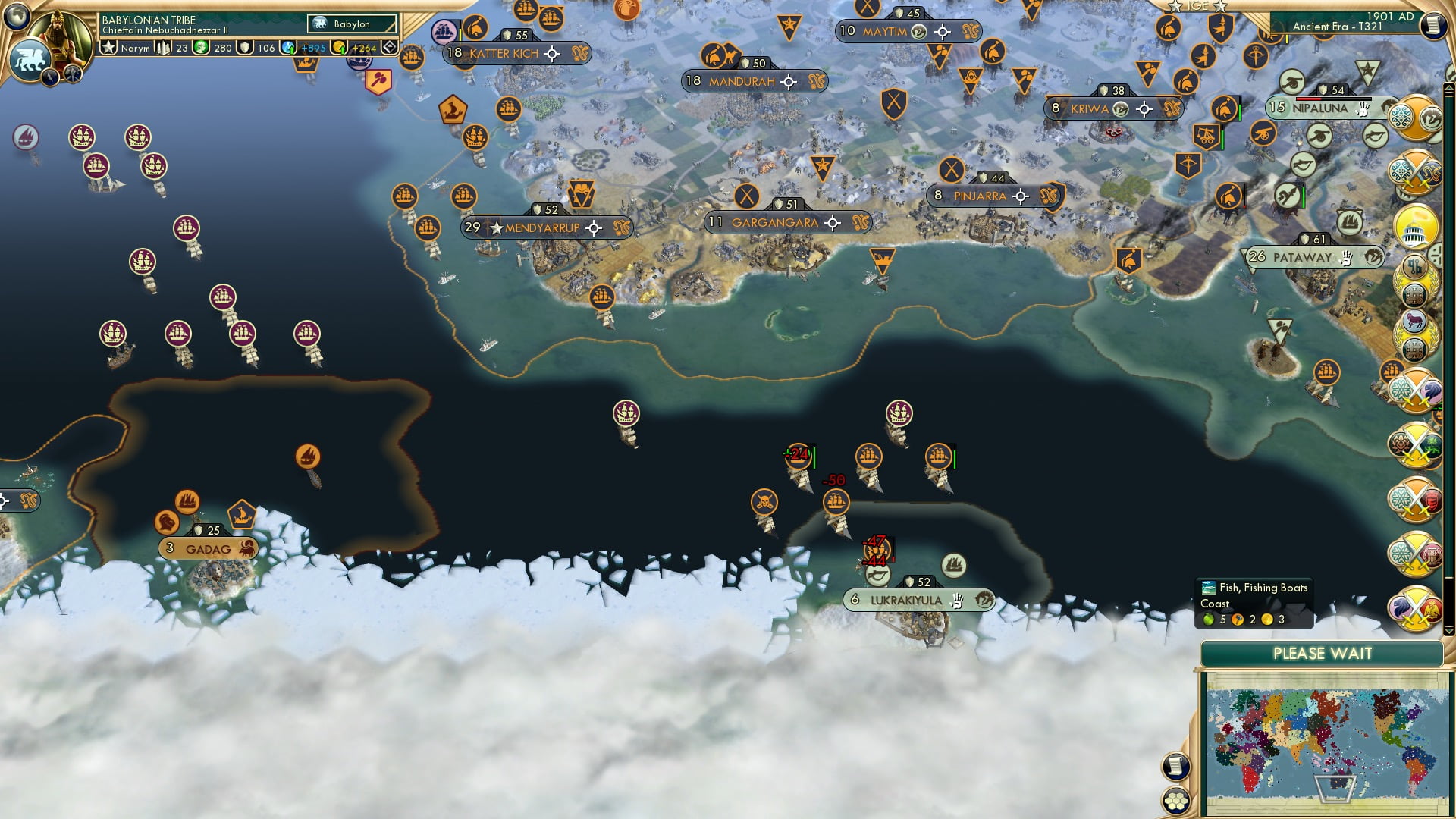Toggle the strategic view hex icon
Screen dimensions: 1456x819
pyautogui.click(x=1176, y=802)
